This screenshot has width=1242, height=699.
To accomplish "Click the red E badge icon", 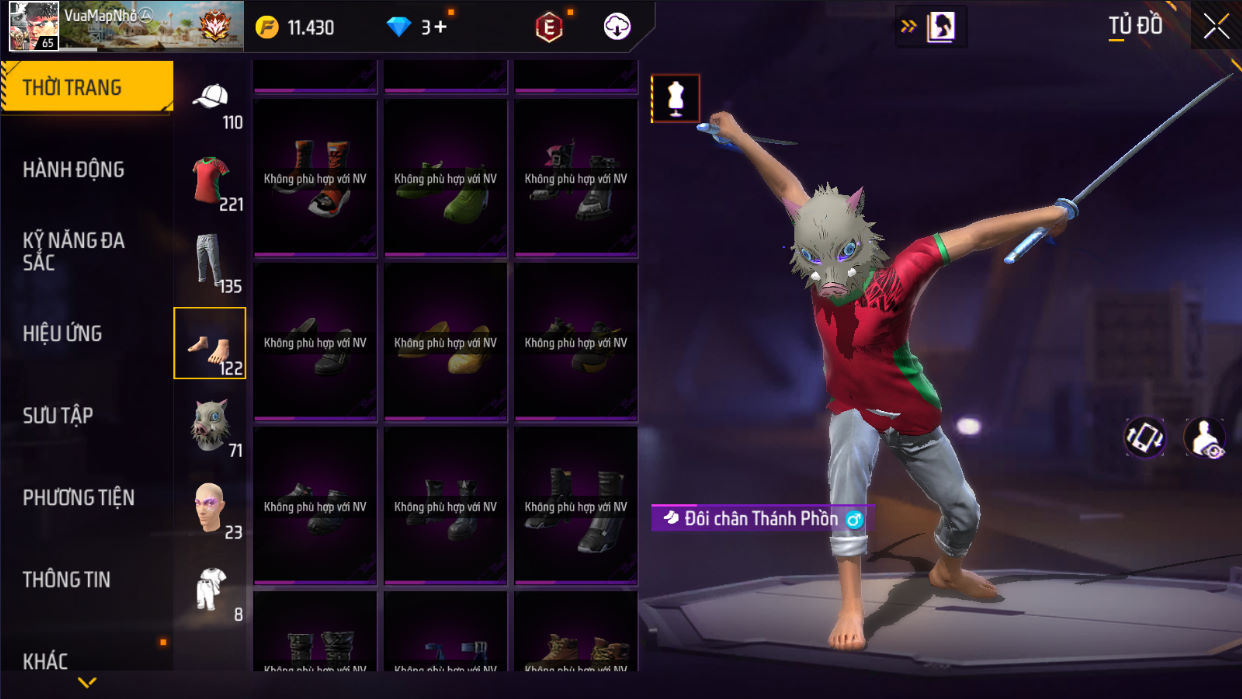I will [x=549, y=28].
